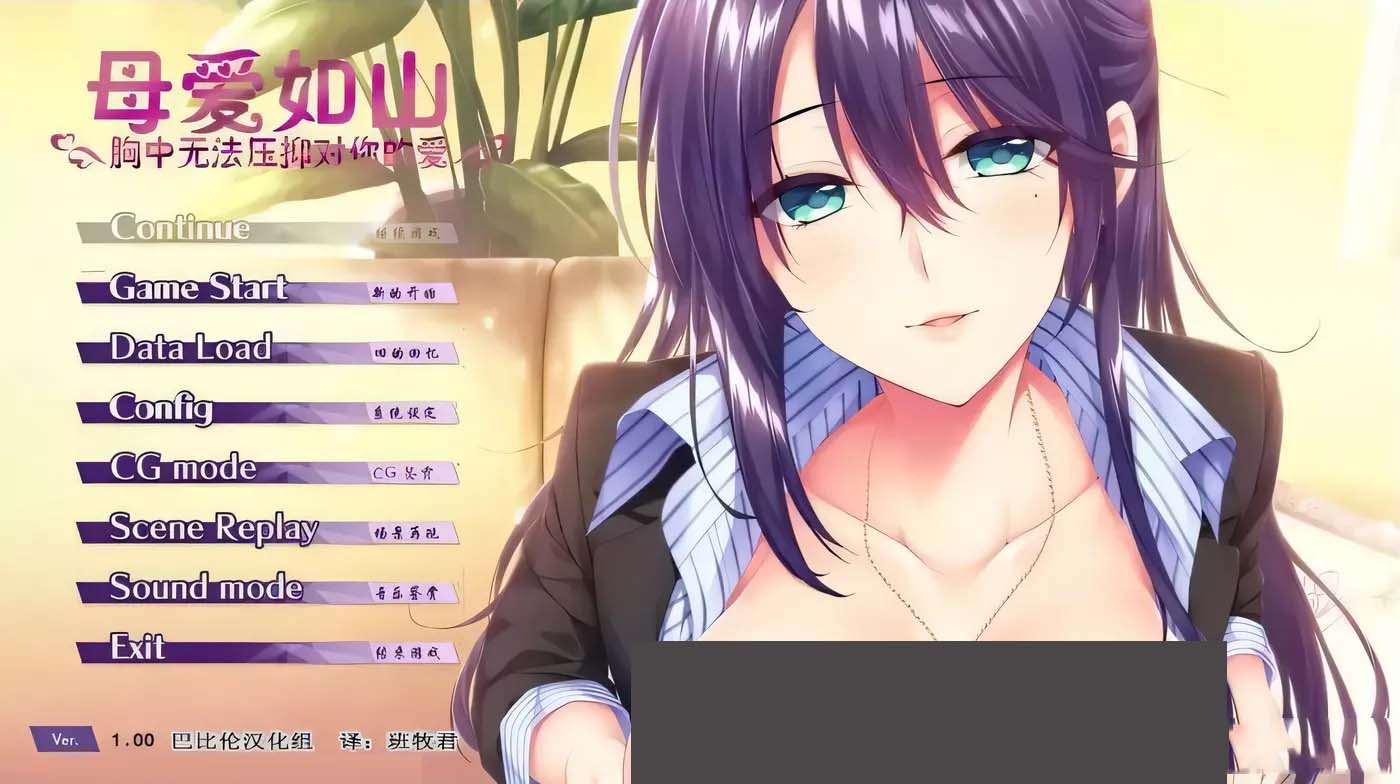Click the CG鉴赏 tag beside CG mode
Screen dimensions: 1400x784
[407, 473]
